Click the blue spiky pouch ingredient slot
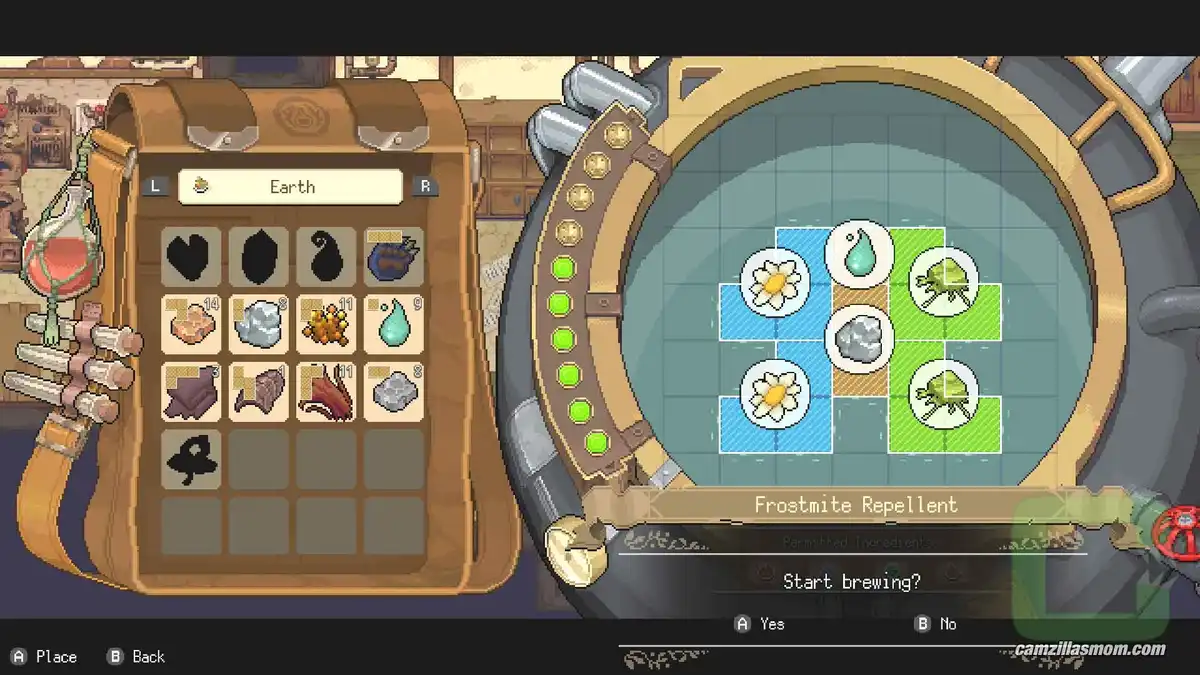The image size is (1200, 675). click(394, 257)
